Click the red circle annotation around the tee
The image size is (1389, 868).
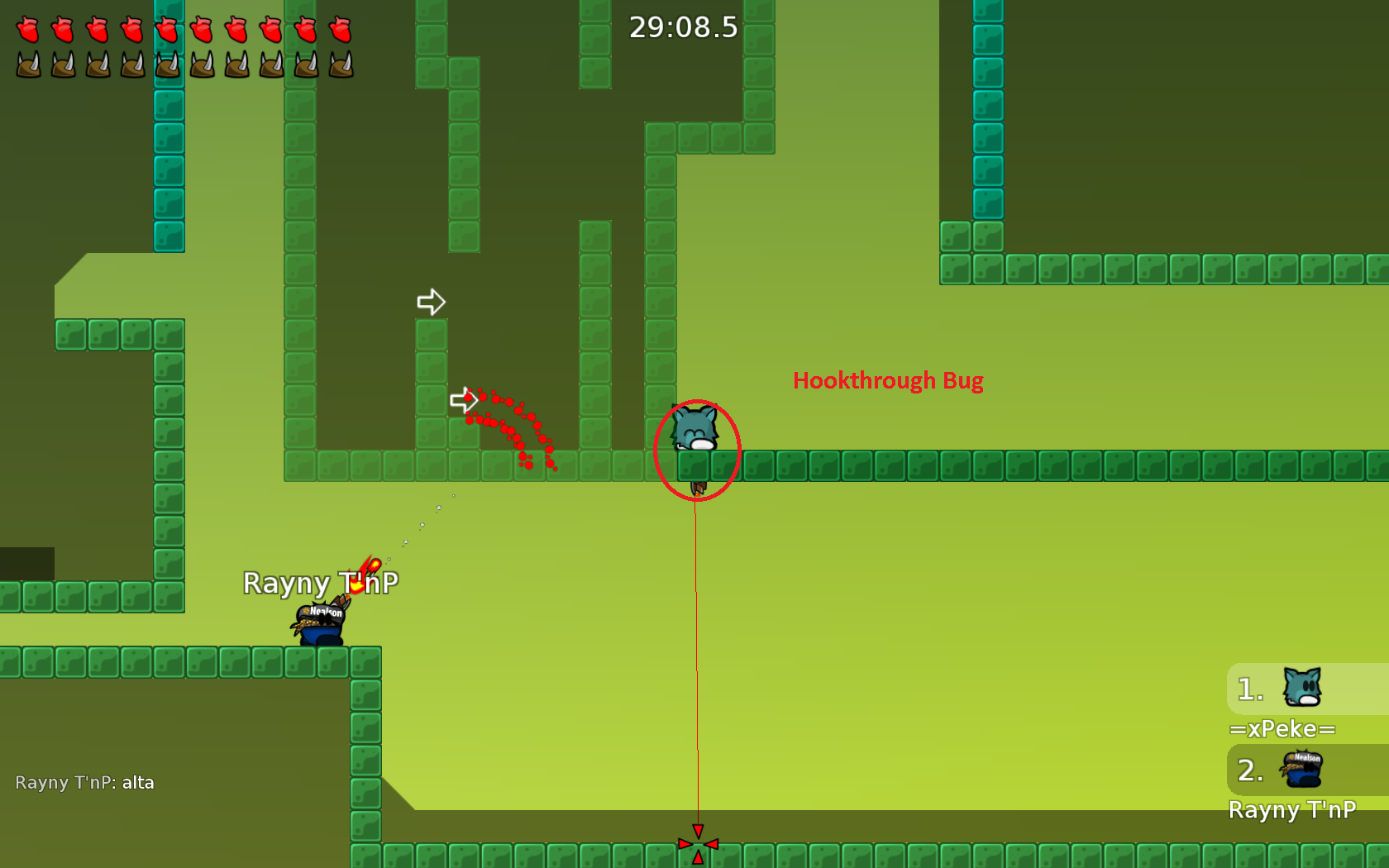[699, 451]
